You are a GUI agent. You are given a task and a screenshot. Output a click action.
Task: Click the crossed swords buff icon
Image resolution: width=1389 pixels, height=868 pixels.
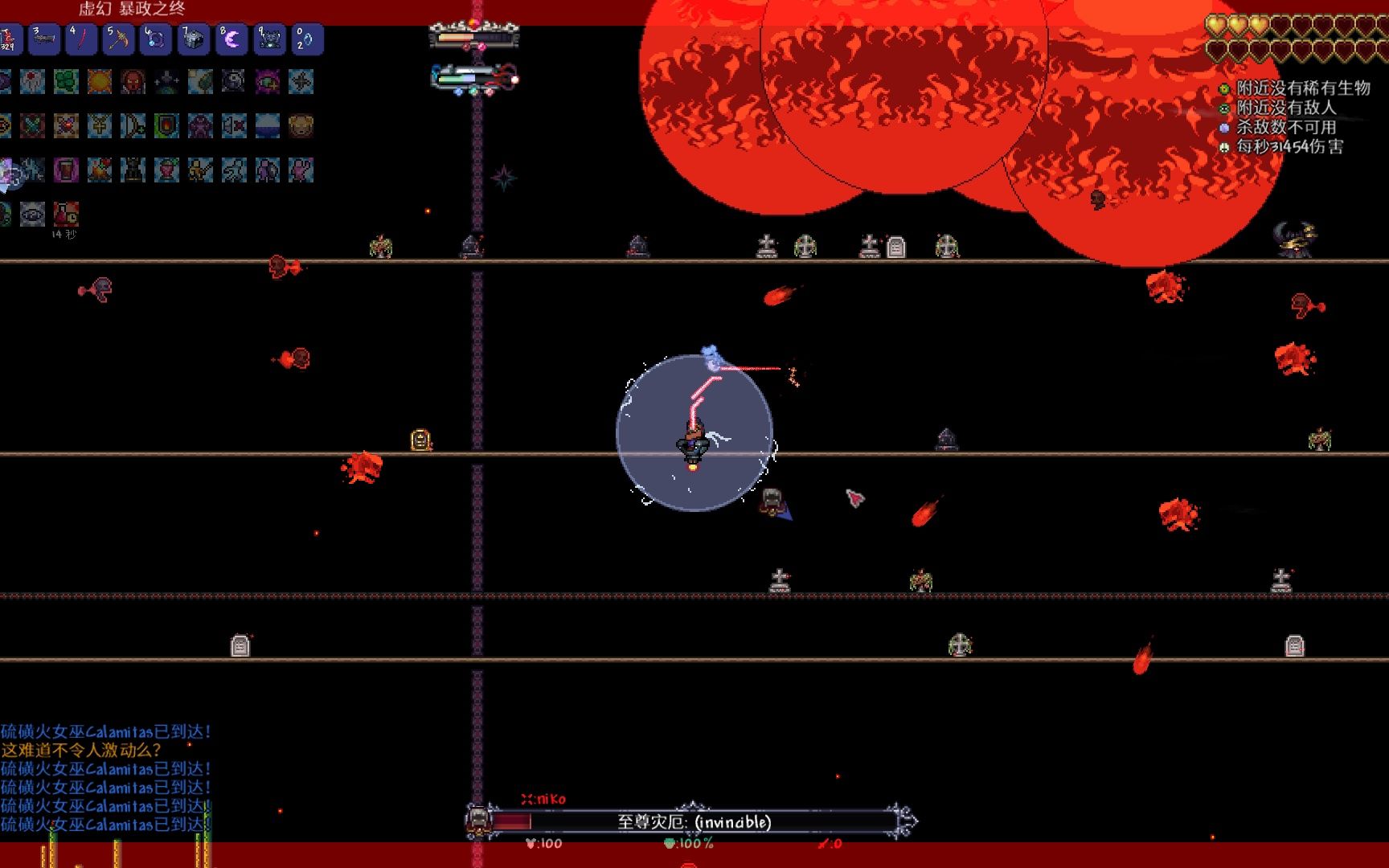(x=32, y=125)
